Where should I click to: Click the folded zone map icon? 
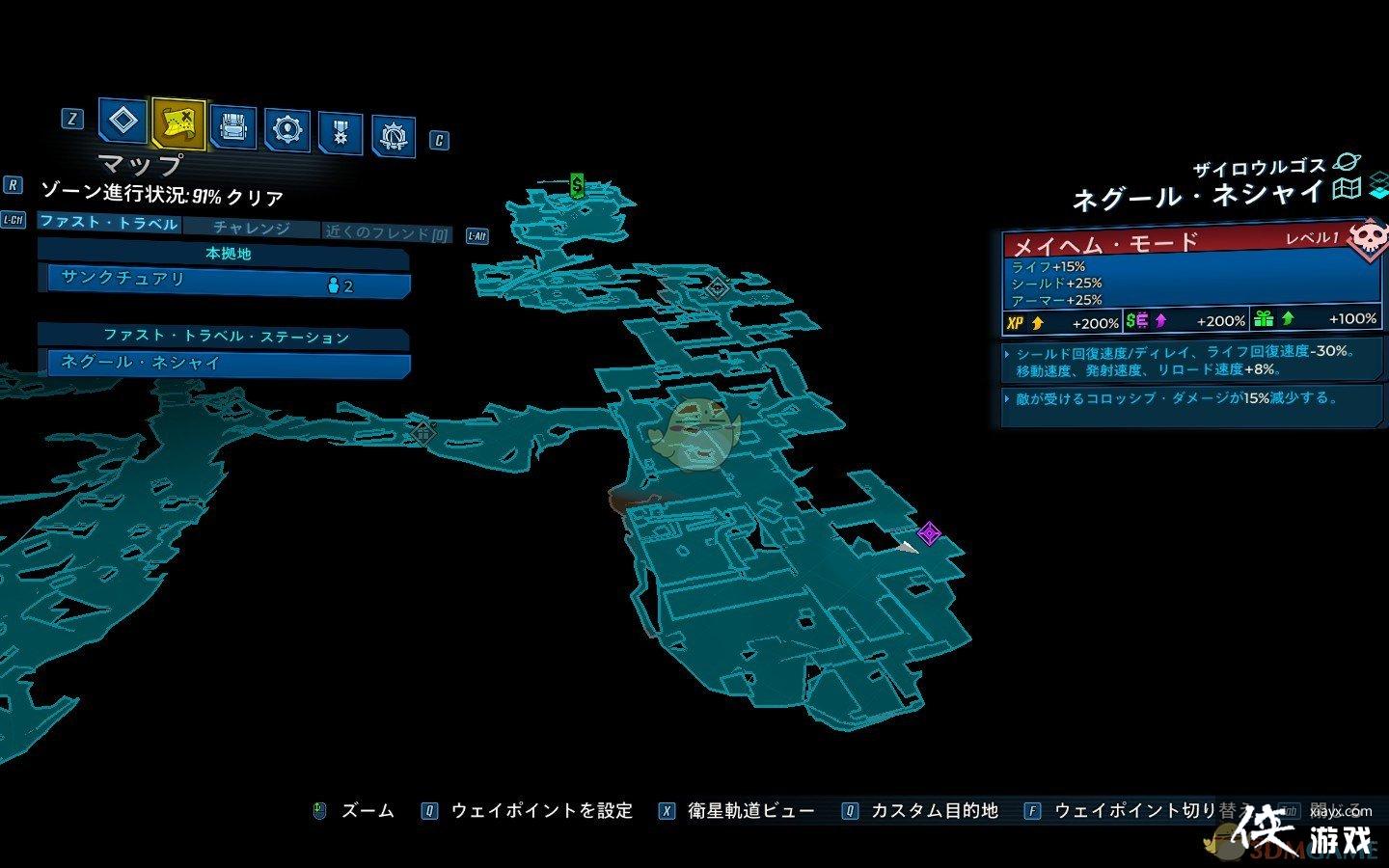coord(1347,189)
